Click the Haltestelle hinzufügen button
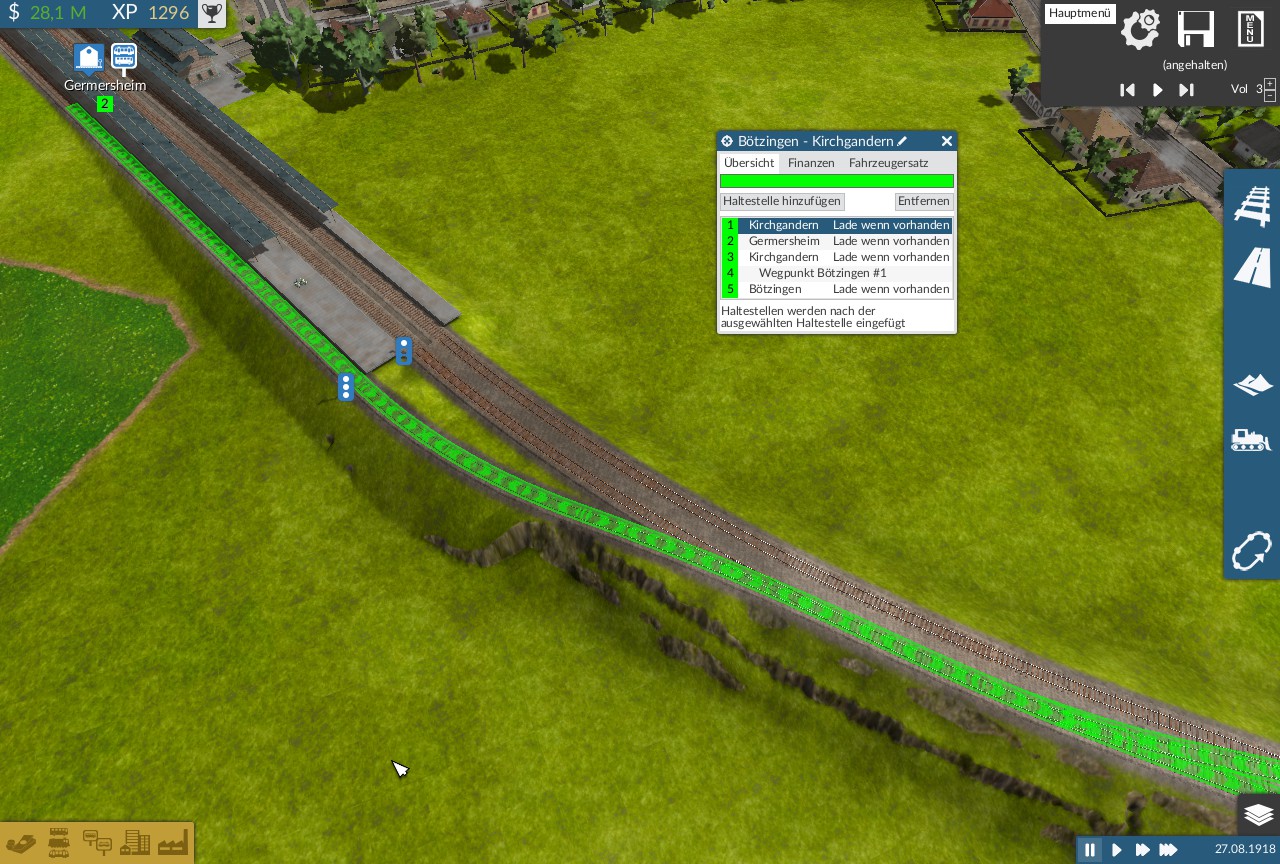Screen dimensions: 1280x864 pyautogui.click(x=782, y=201)
